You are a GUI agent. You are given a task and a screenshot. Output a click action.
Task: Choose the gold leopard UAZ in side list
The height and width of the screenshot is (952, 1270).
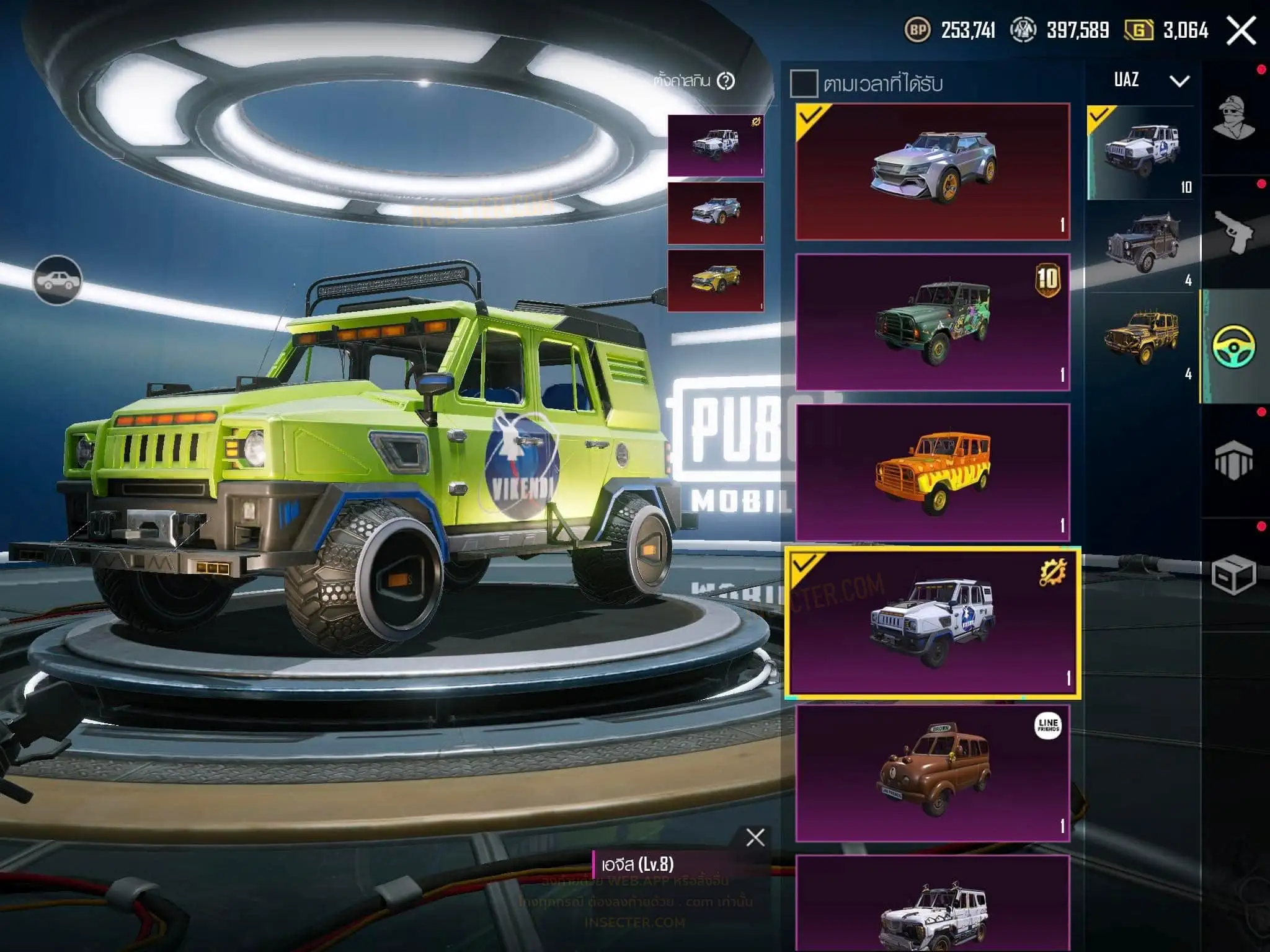(x=1140, y=338)
